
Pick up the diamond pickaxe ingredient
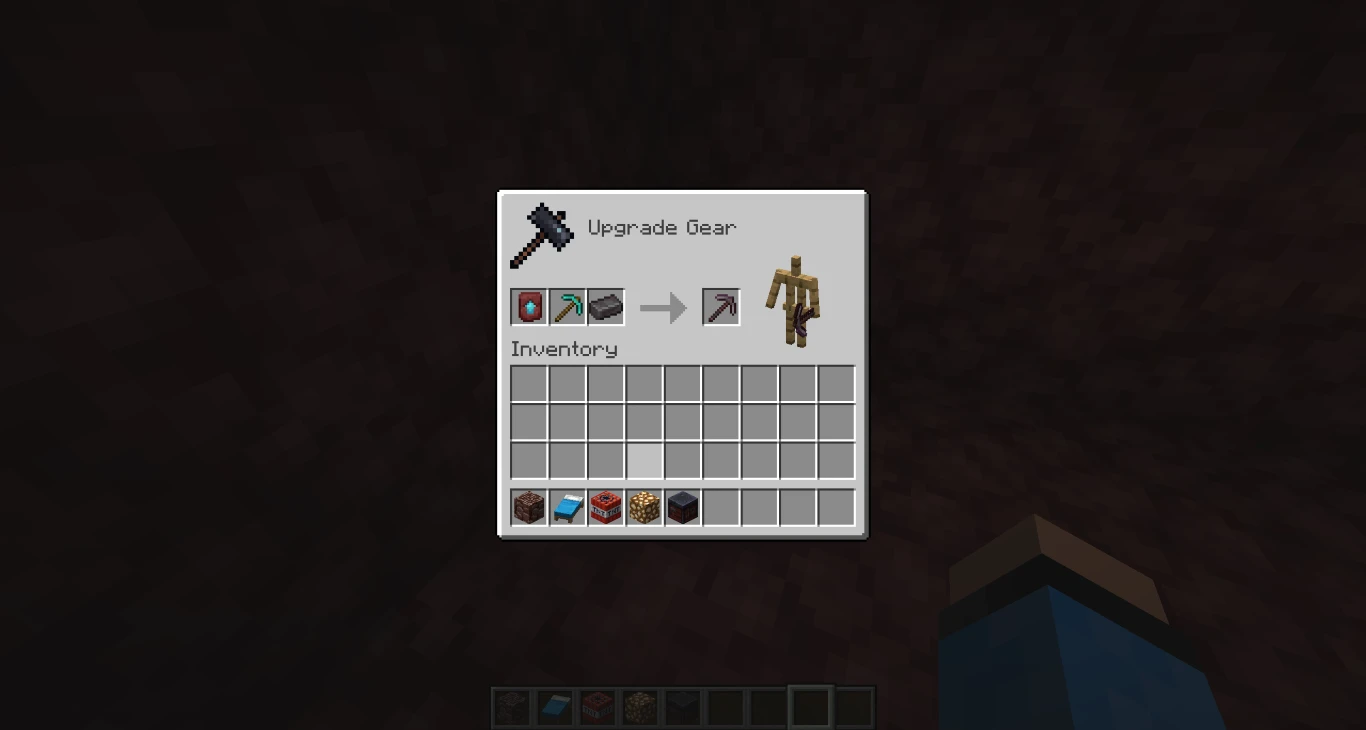coord(567,307)
